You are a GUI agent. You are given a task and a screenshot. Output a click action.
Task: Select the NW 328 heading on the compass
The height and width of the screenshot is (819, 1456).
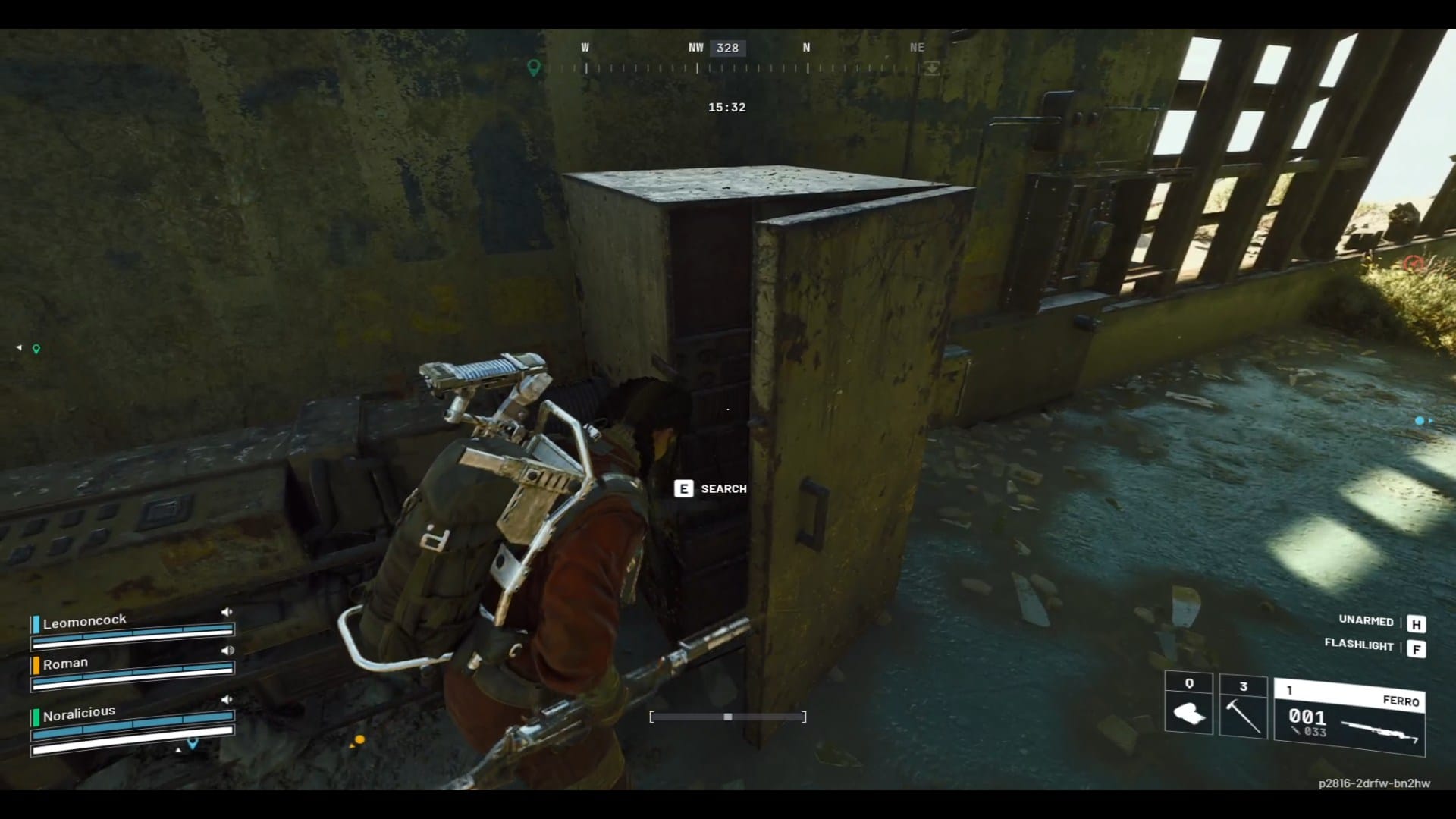point(727,48)
